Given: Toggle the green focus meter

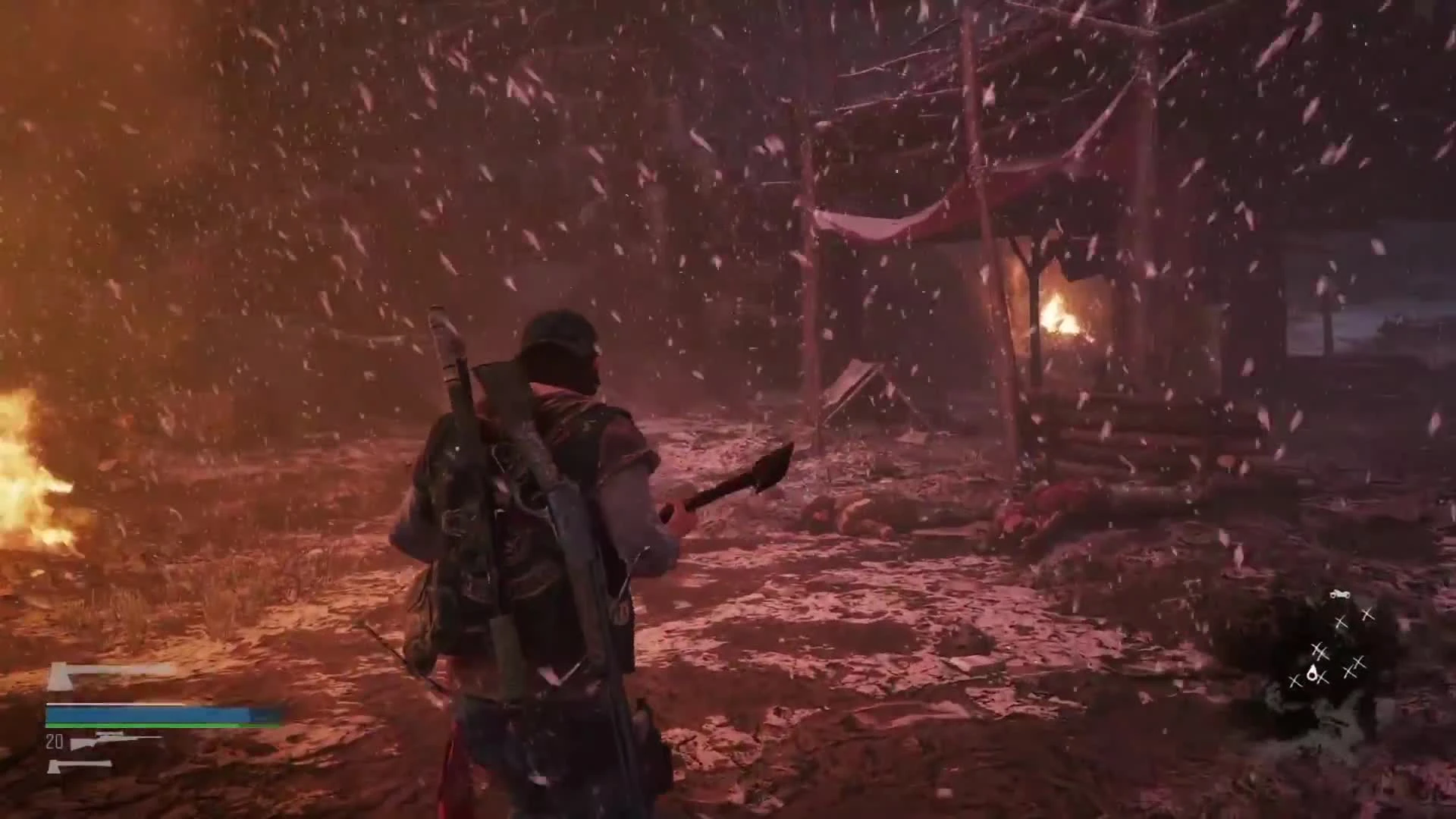Looking at the screenshot, I should (115, 725).
